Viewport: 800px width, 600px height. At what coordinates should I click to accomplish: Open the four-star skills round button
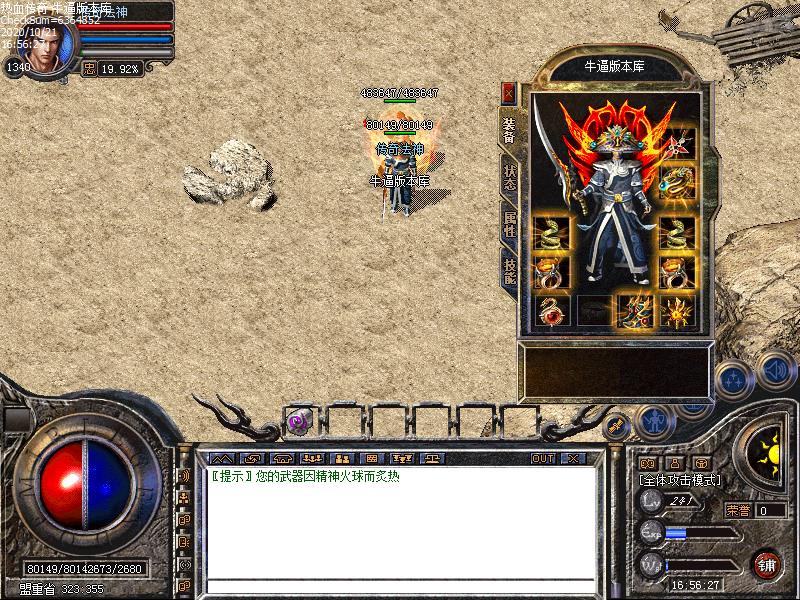tap(735, 380)
